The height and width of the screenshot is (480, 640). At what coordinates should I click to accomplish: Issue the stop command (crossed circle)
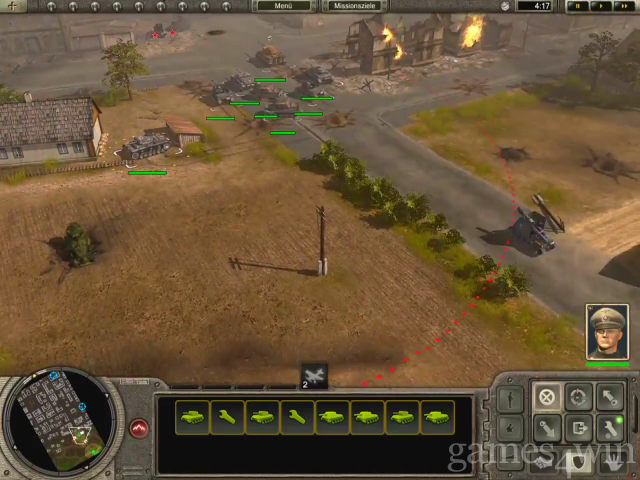point(545,397)
